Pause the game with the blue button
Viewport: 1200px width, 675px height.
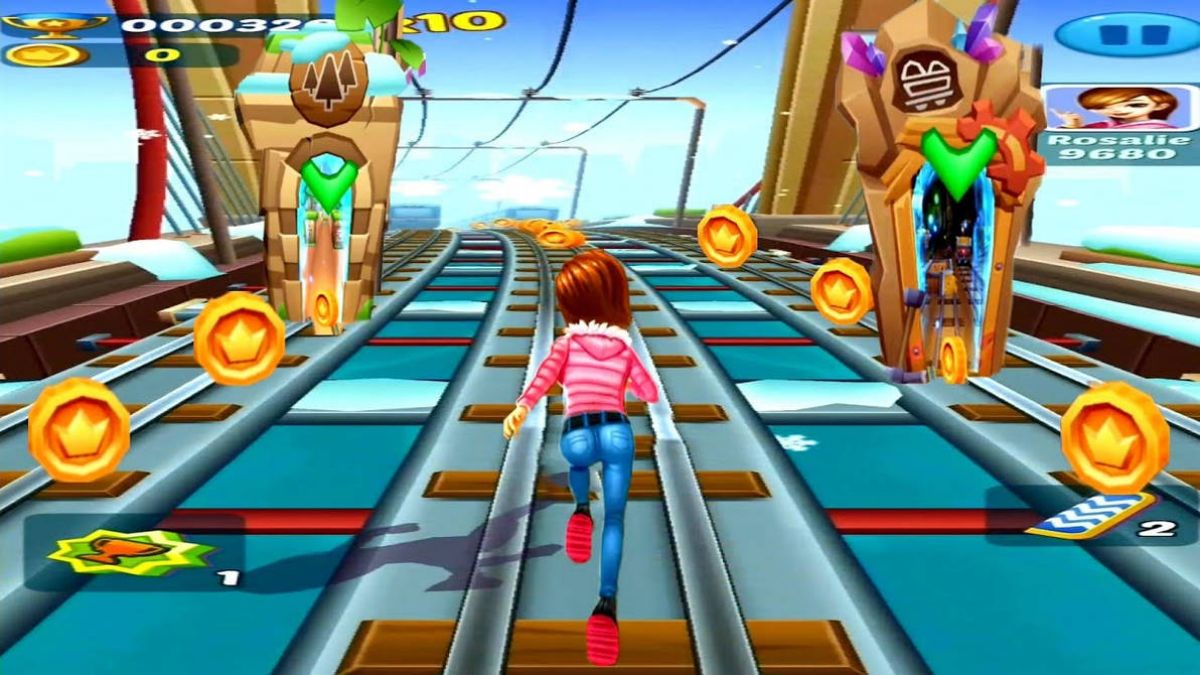point(1128,34)
